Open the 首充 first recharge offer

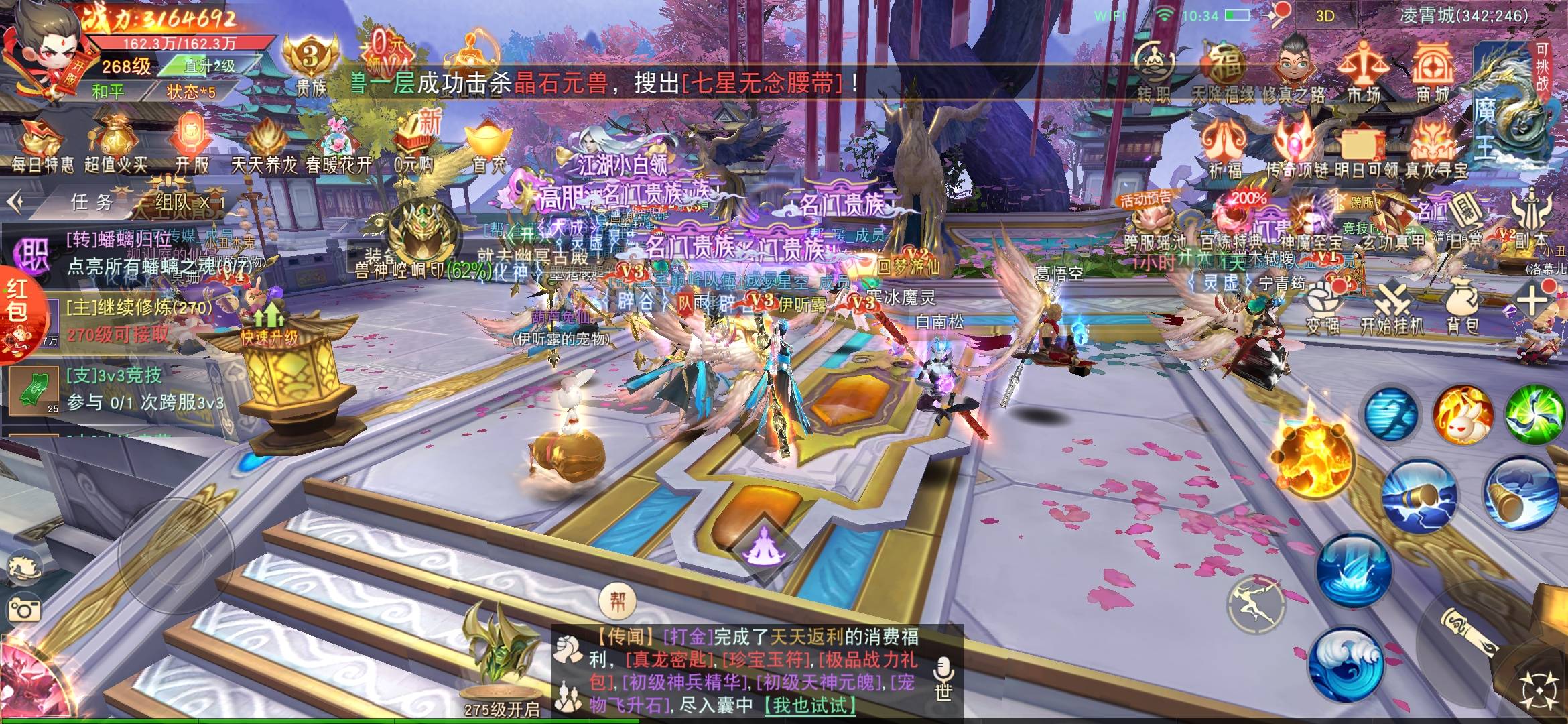[488, 145]
